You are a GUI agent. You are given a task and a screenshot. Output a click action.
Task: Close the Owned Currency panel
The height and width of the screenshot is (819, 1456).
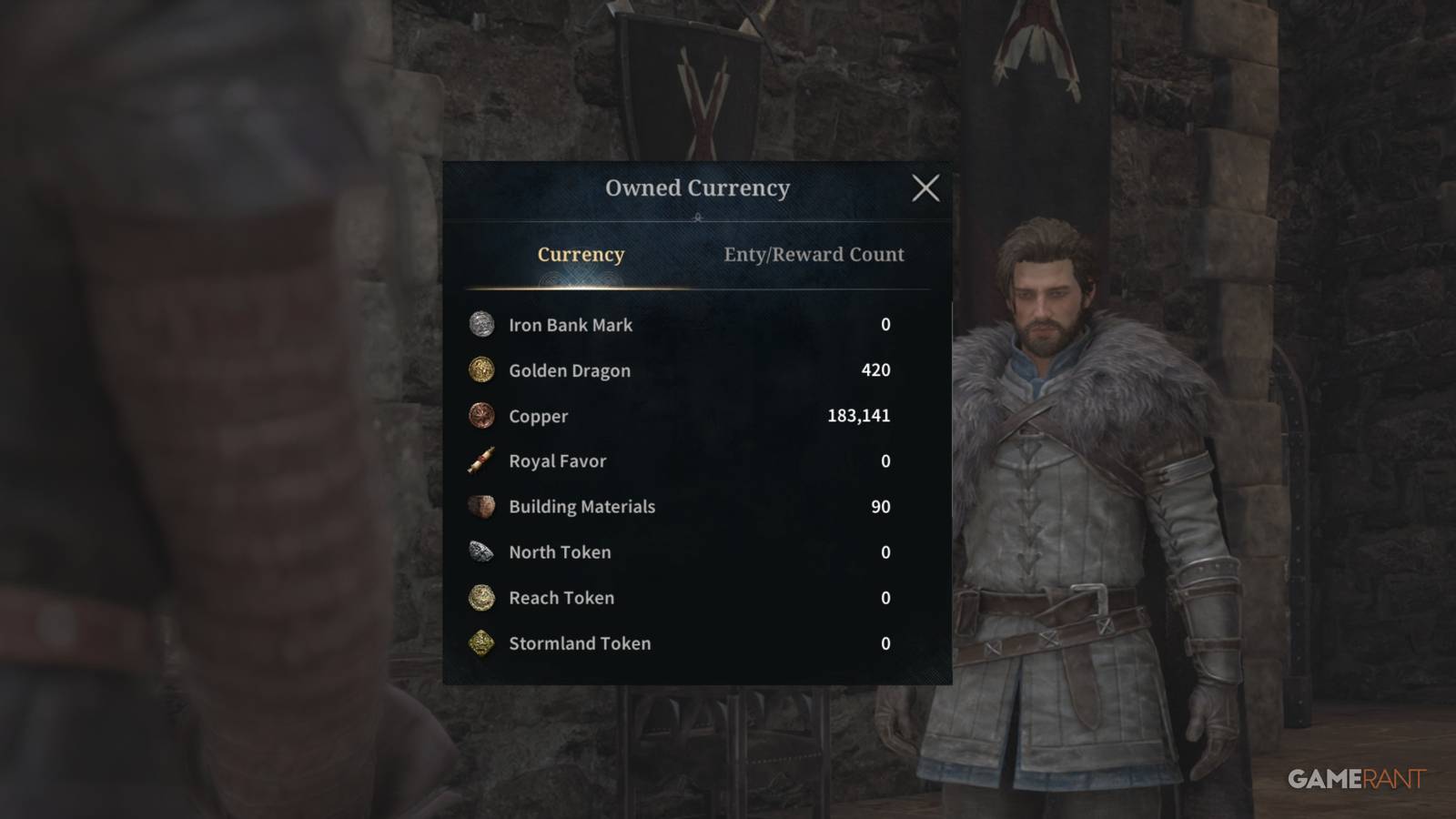tap(927, 188)
